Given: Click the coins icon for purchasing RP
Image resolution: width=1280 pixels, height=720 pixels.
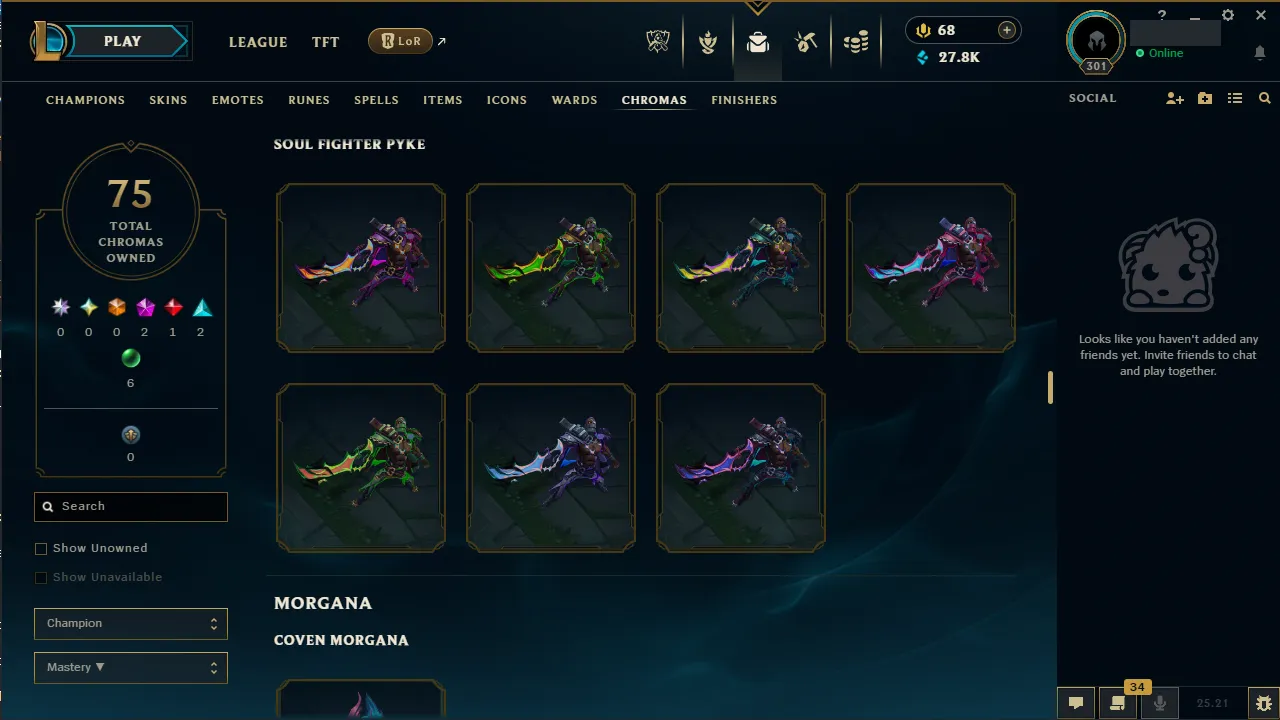Looking at the screenshot, I should pyautogui.click(x=856, y=42).
